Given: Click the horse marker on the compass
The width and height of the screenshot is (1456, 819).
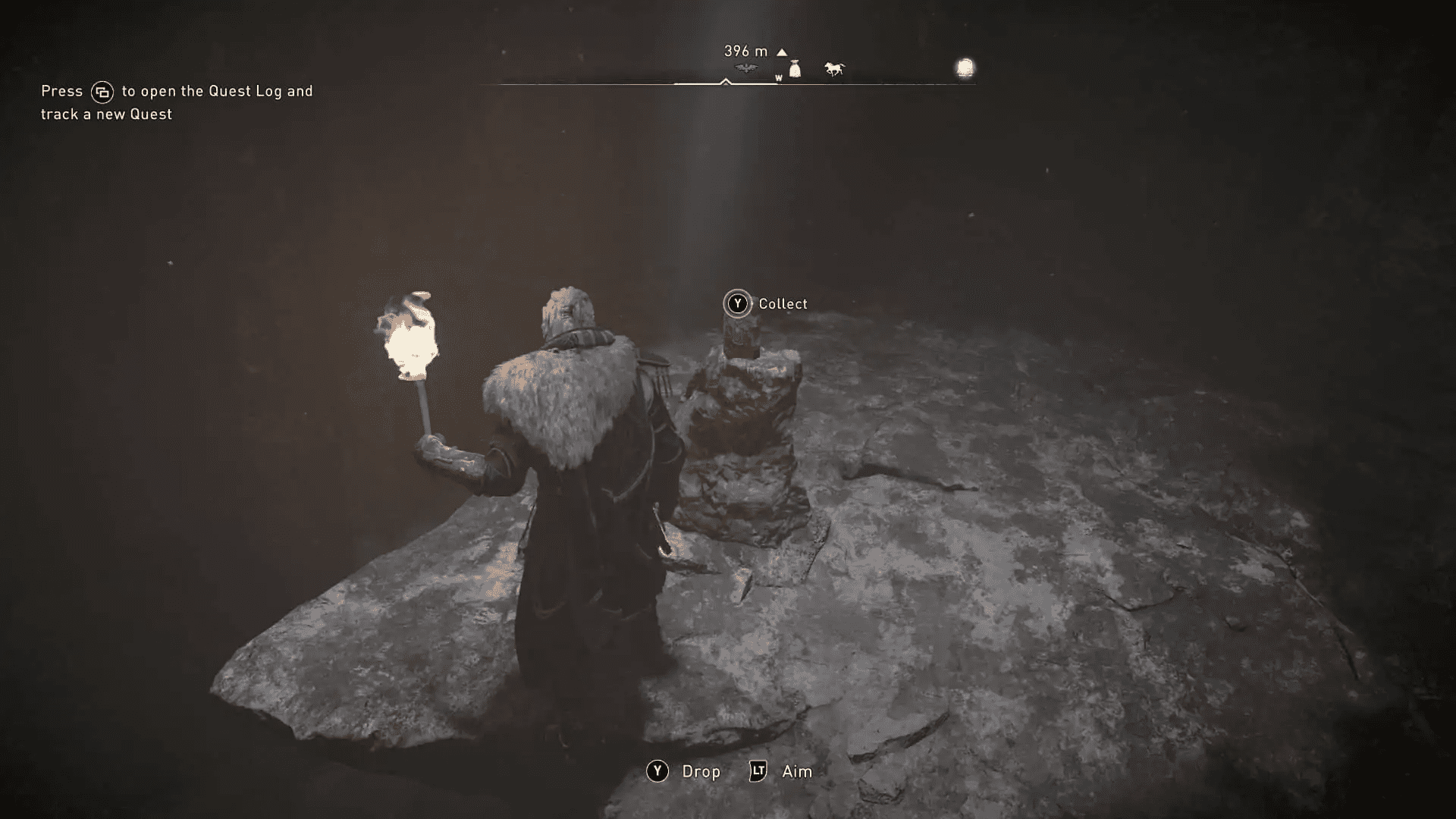Looking at the screenshot, I should click(834, 68).
